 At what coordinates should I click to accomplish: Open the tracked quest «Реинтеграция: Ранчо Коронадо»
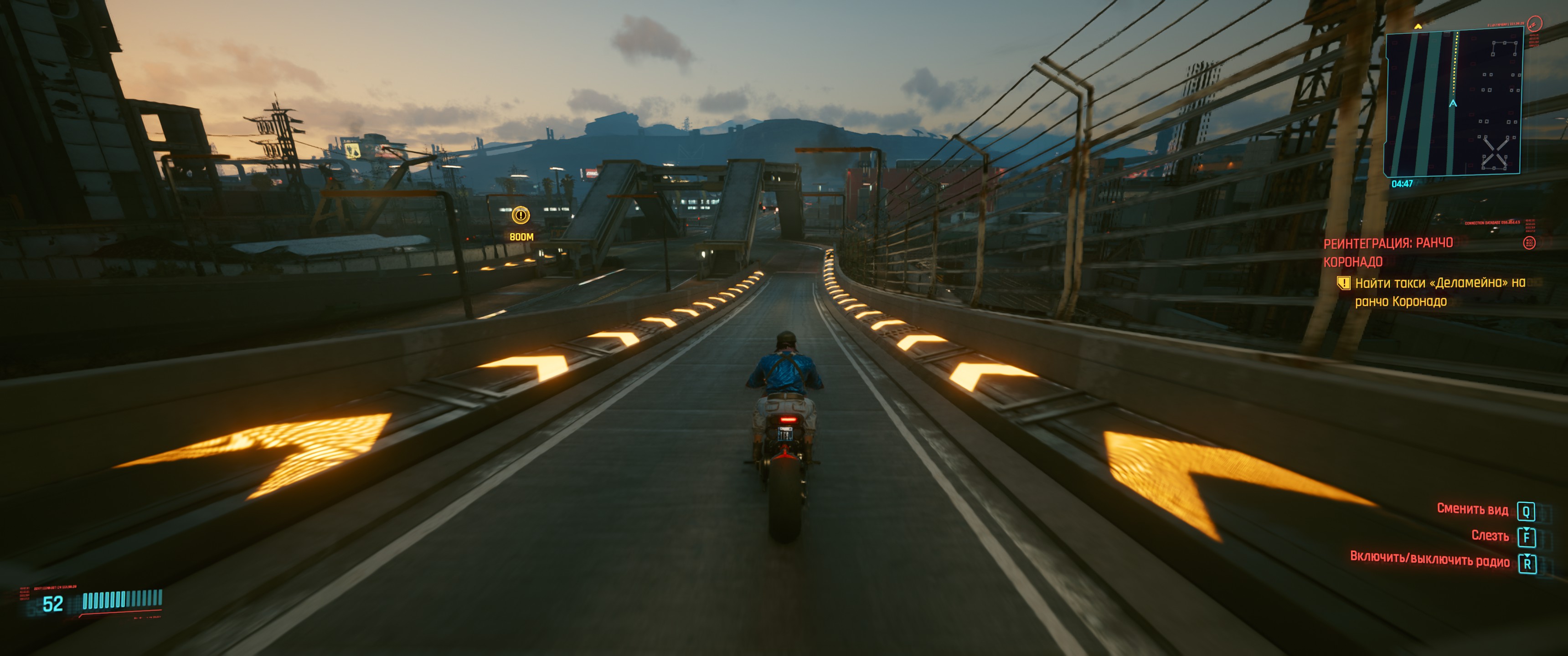(1388, 252)
